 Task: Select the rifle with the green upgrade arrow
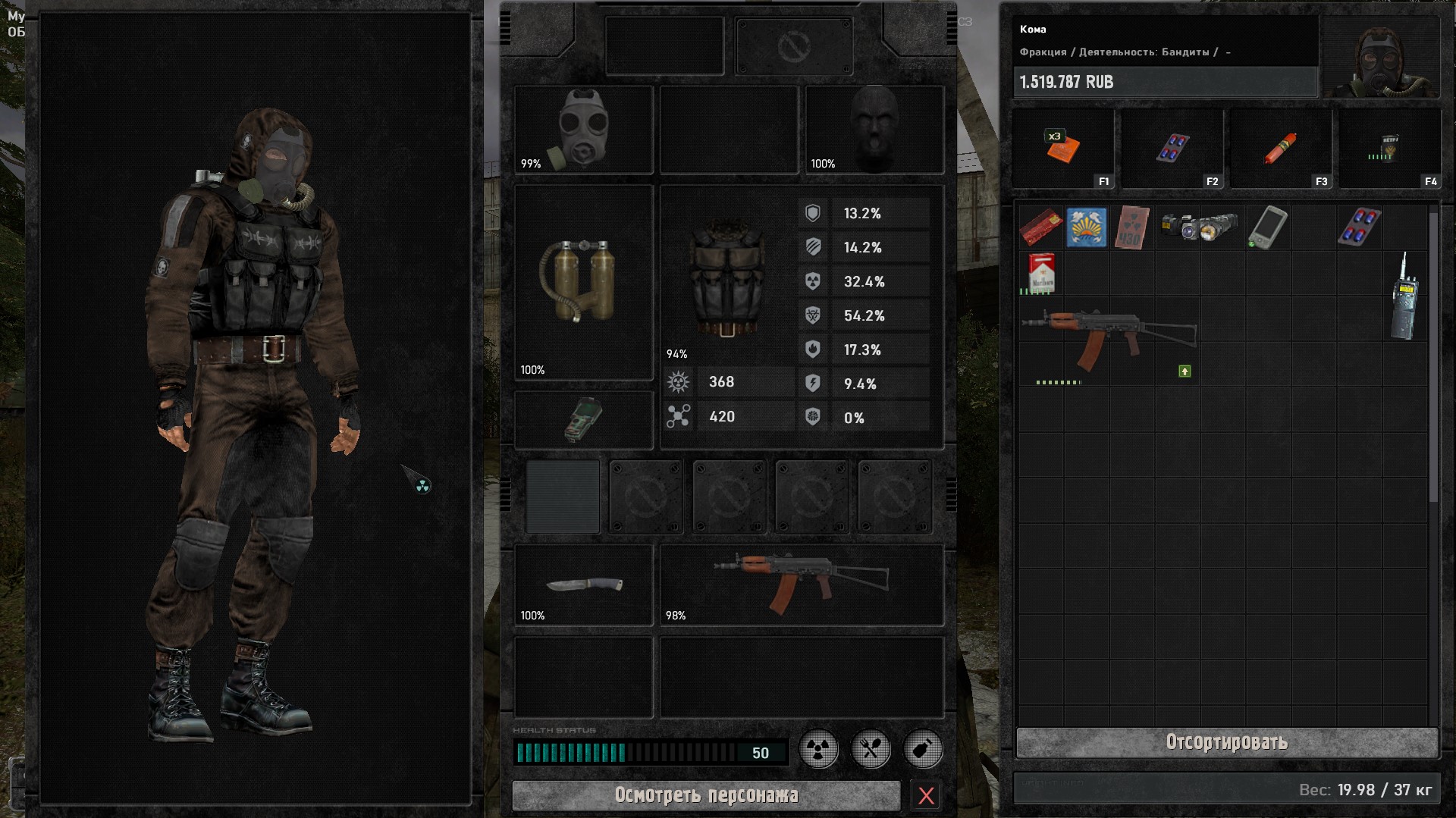coord(1108,339)
